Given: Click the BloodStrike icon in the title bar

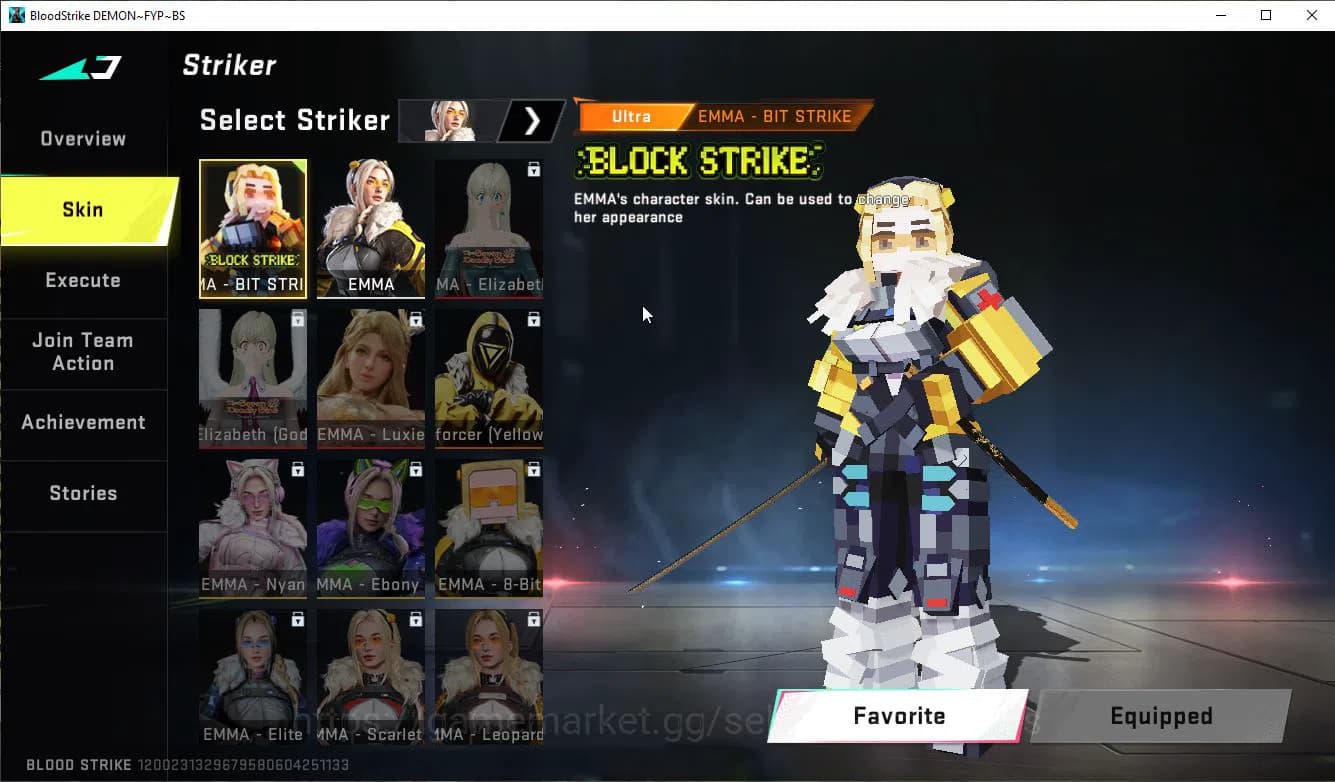Looking at the screenshot, I should click(x=14, y=15).
